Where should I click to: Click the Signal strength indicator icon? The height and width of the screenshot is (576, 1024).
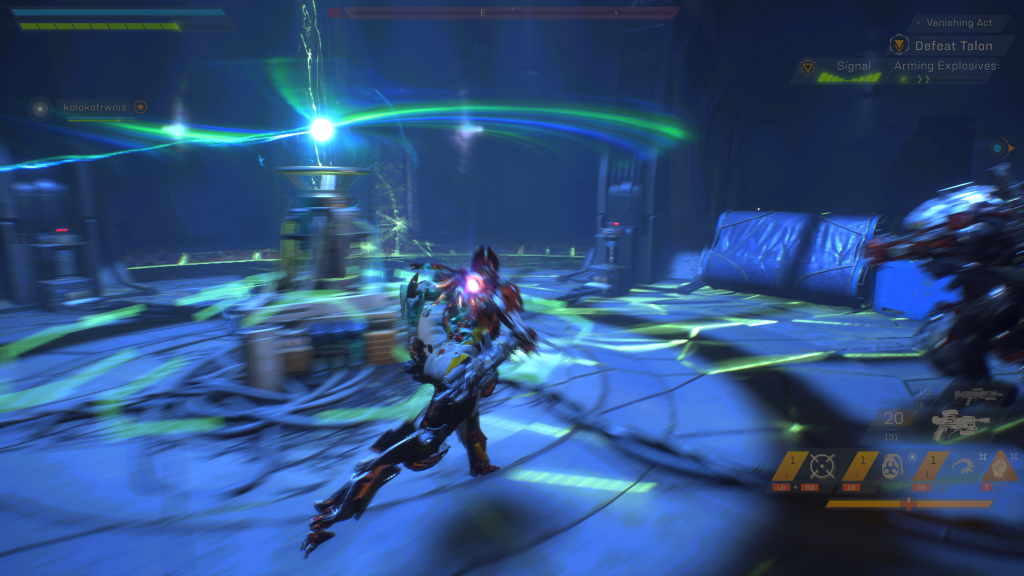(x=808, y=67)
